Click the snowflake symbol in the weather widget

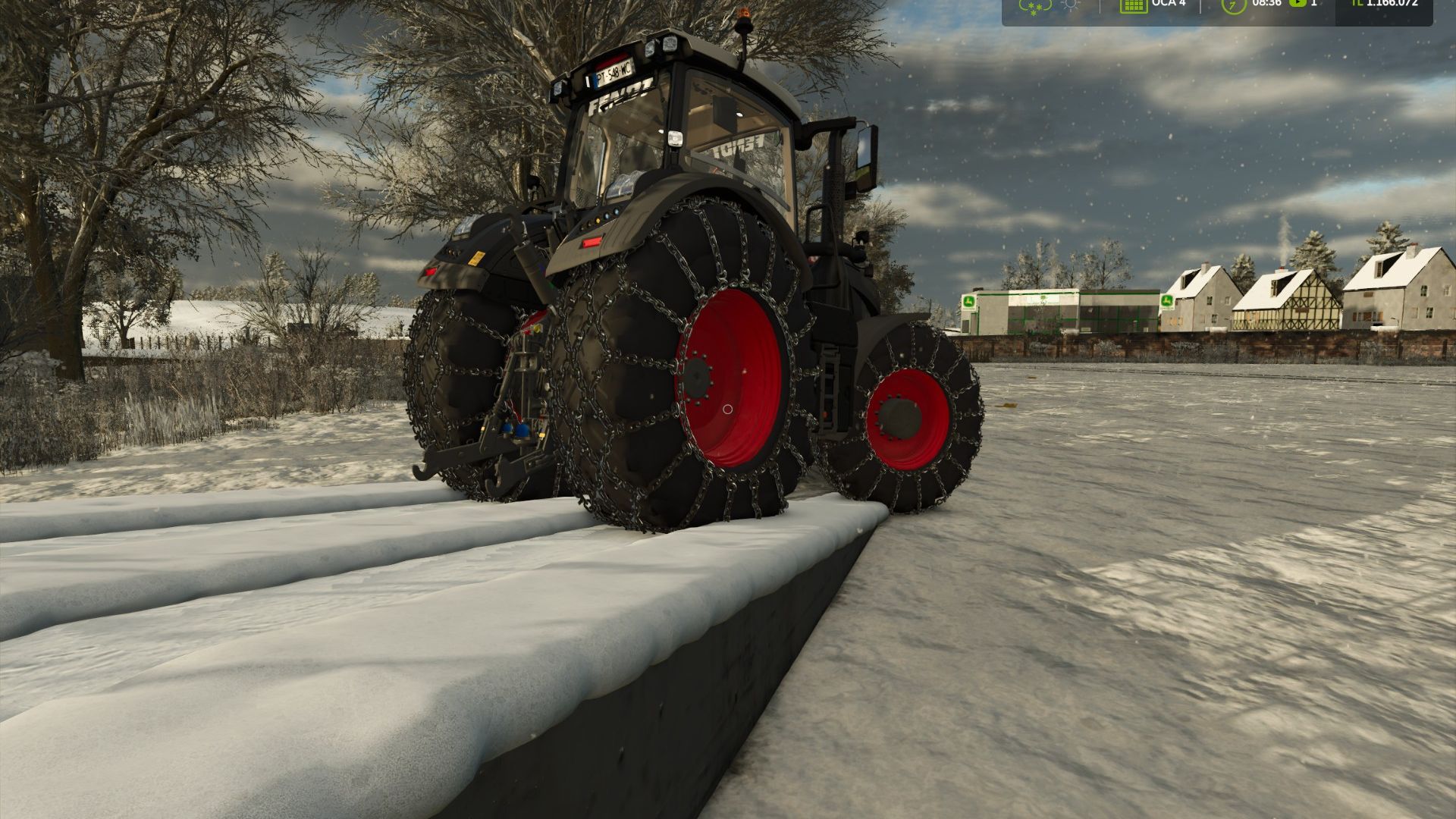point(1034,8)
